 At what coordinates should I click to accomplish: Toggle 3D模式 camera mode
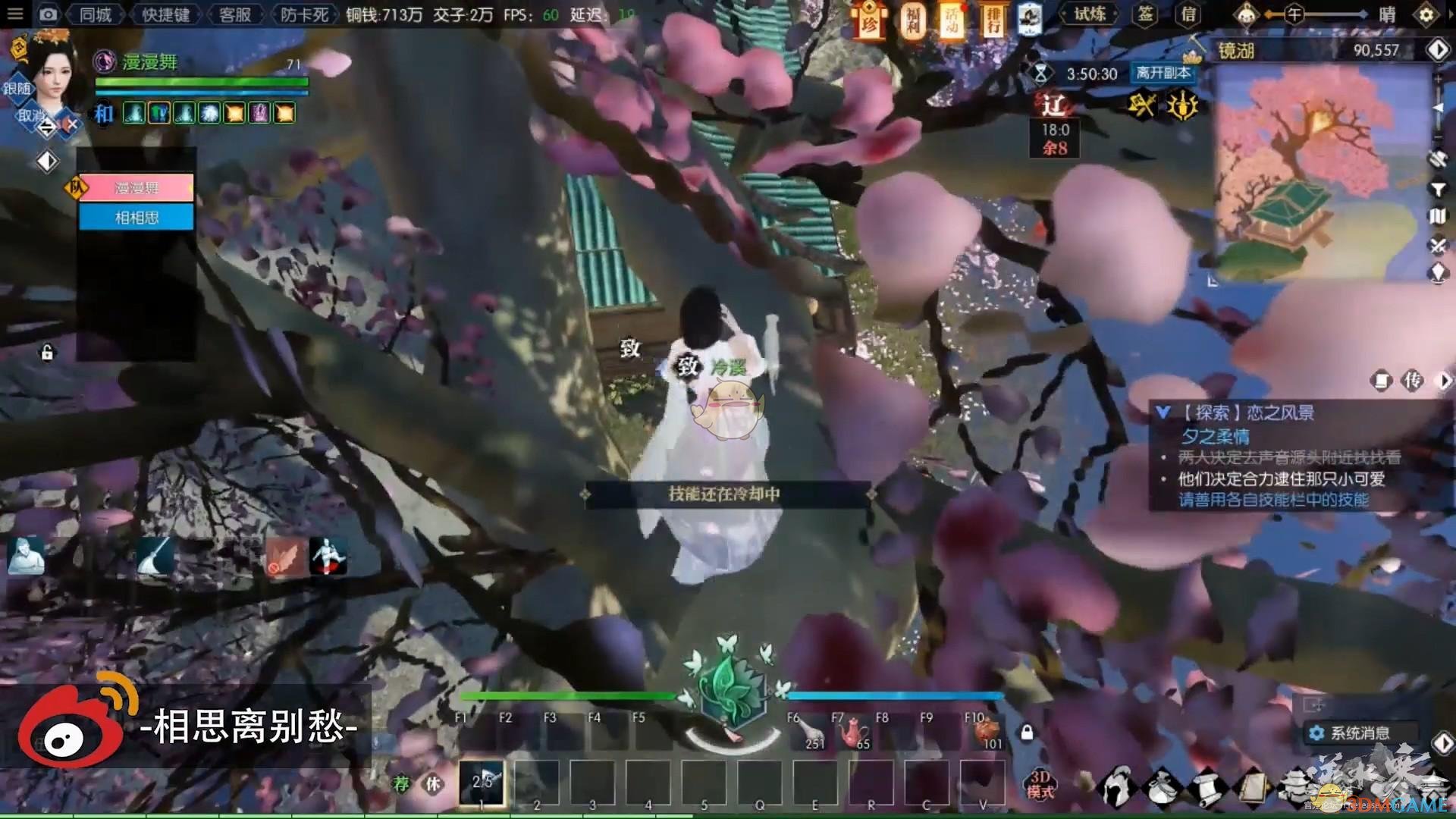(x=1040, y=784)
